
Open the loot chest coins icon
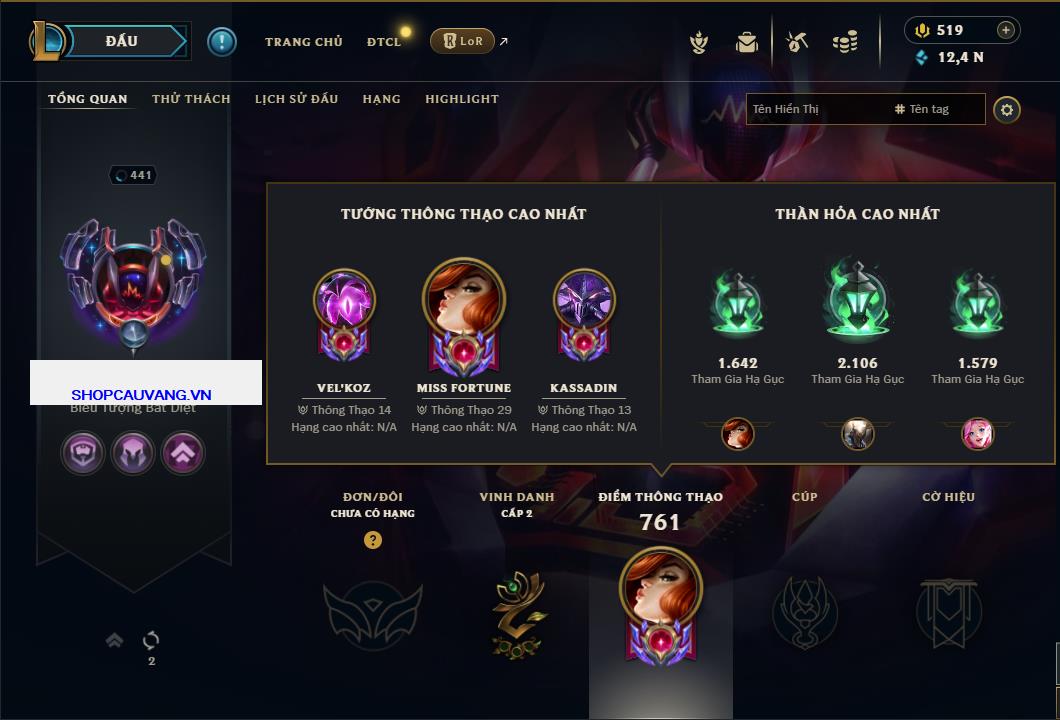click(845, 42)
